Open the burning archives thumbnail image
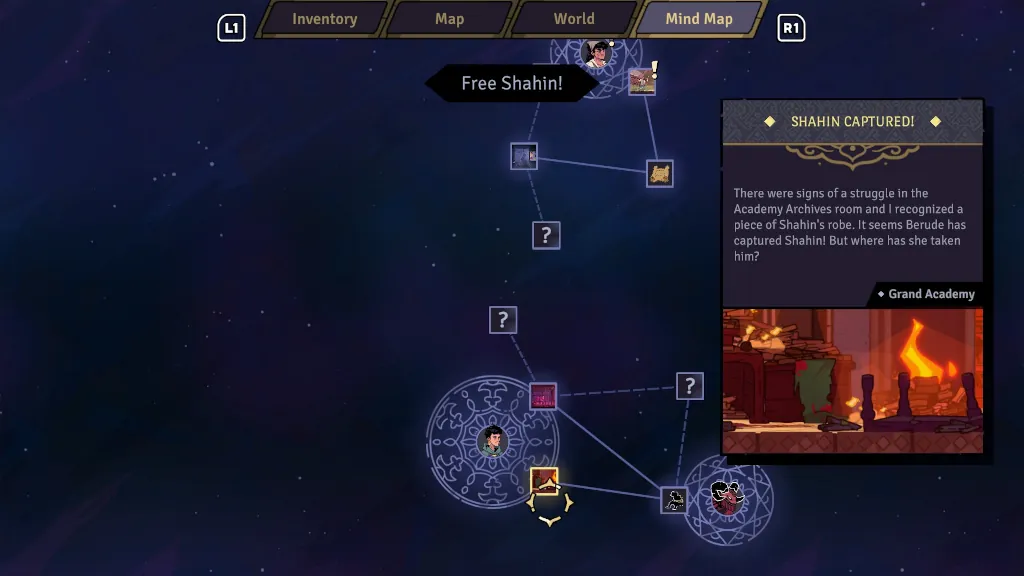 (x=852, y=380)
